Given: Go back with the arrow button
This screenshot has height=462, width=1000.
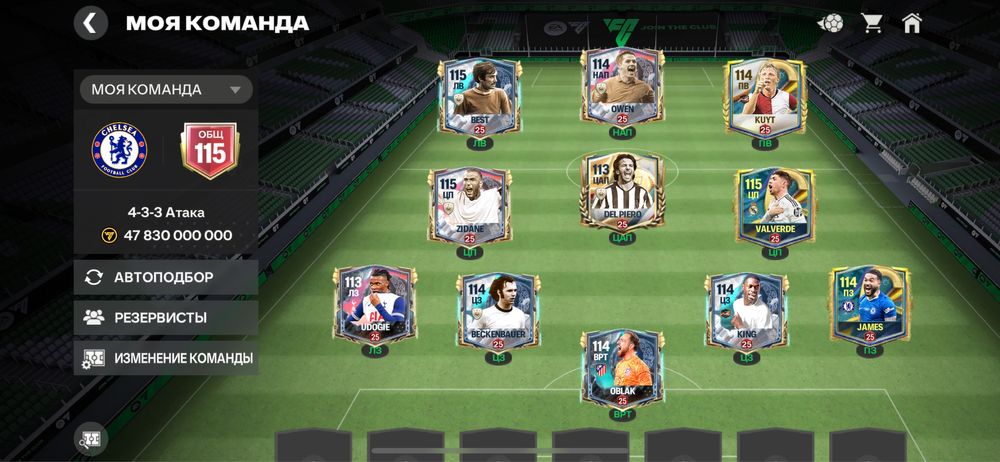Looking at the screenshot, I should coord(91,23).
